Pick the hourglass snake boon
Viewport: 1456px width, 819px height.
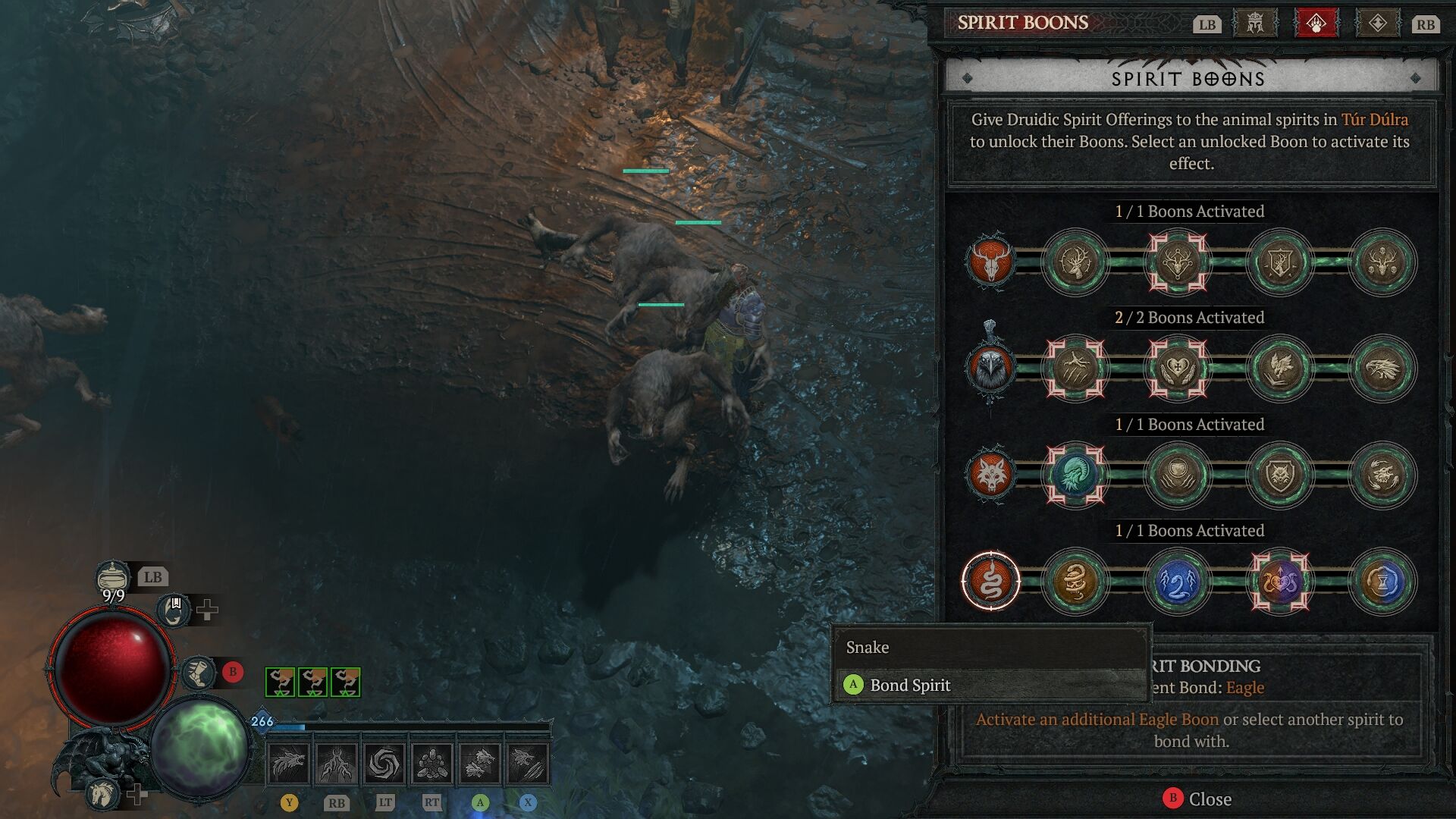1382,582
